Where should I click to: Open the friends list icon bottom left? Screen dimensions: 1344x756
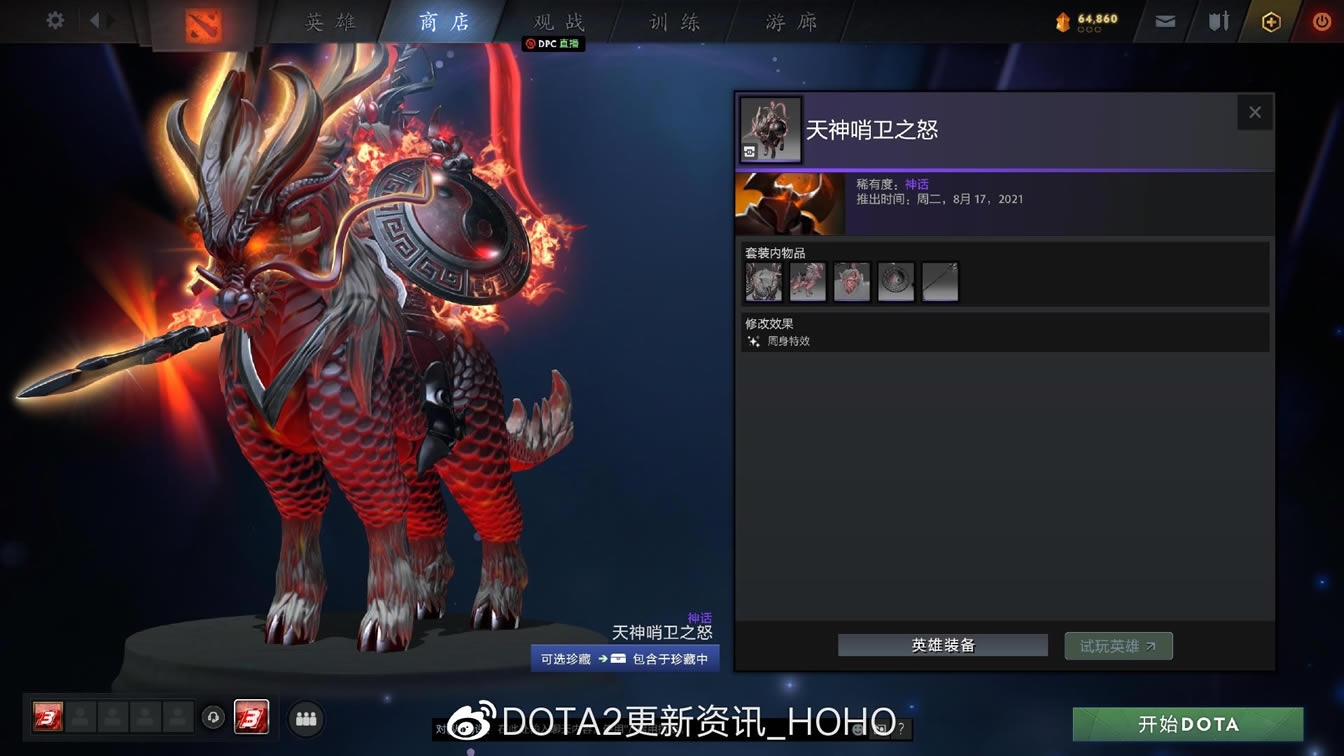(306, 718)
